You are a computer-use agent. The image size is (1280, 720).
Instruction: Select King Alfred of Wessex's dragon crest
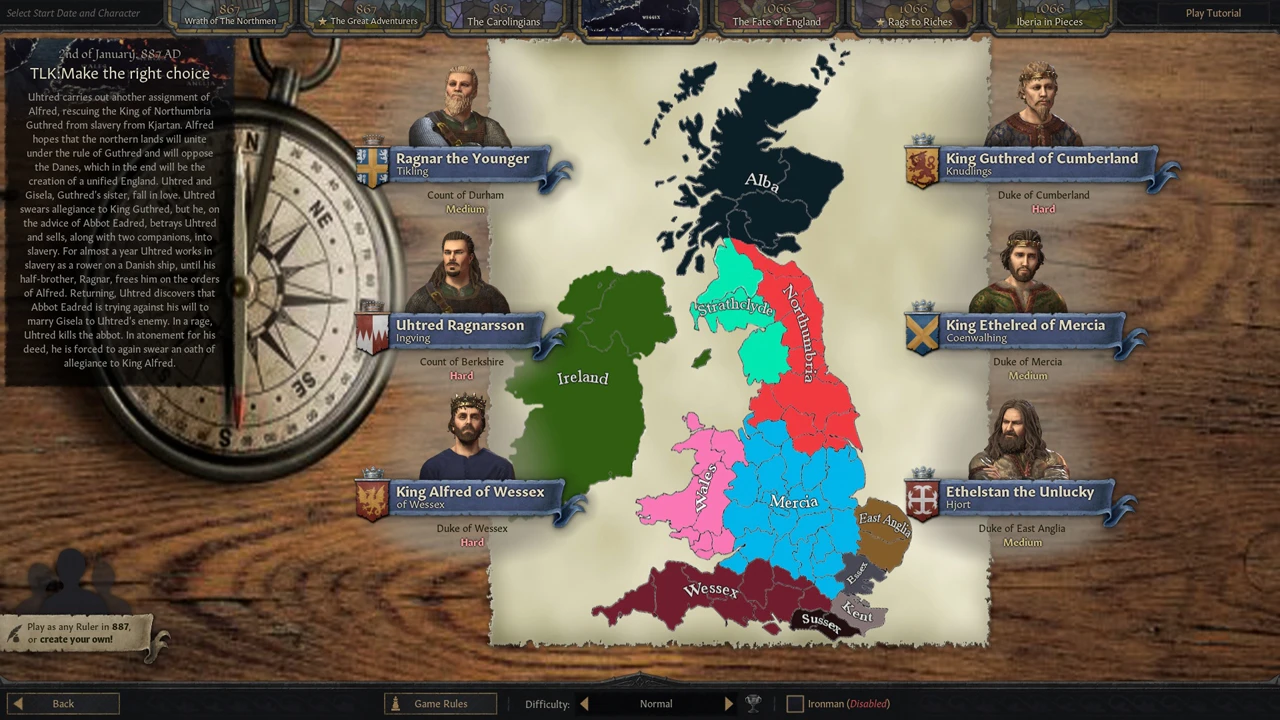(371, 500)
